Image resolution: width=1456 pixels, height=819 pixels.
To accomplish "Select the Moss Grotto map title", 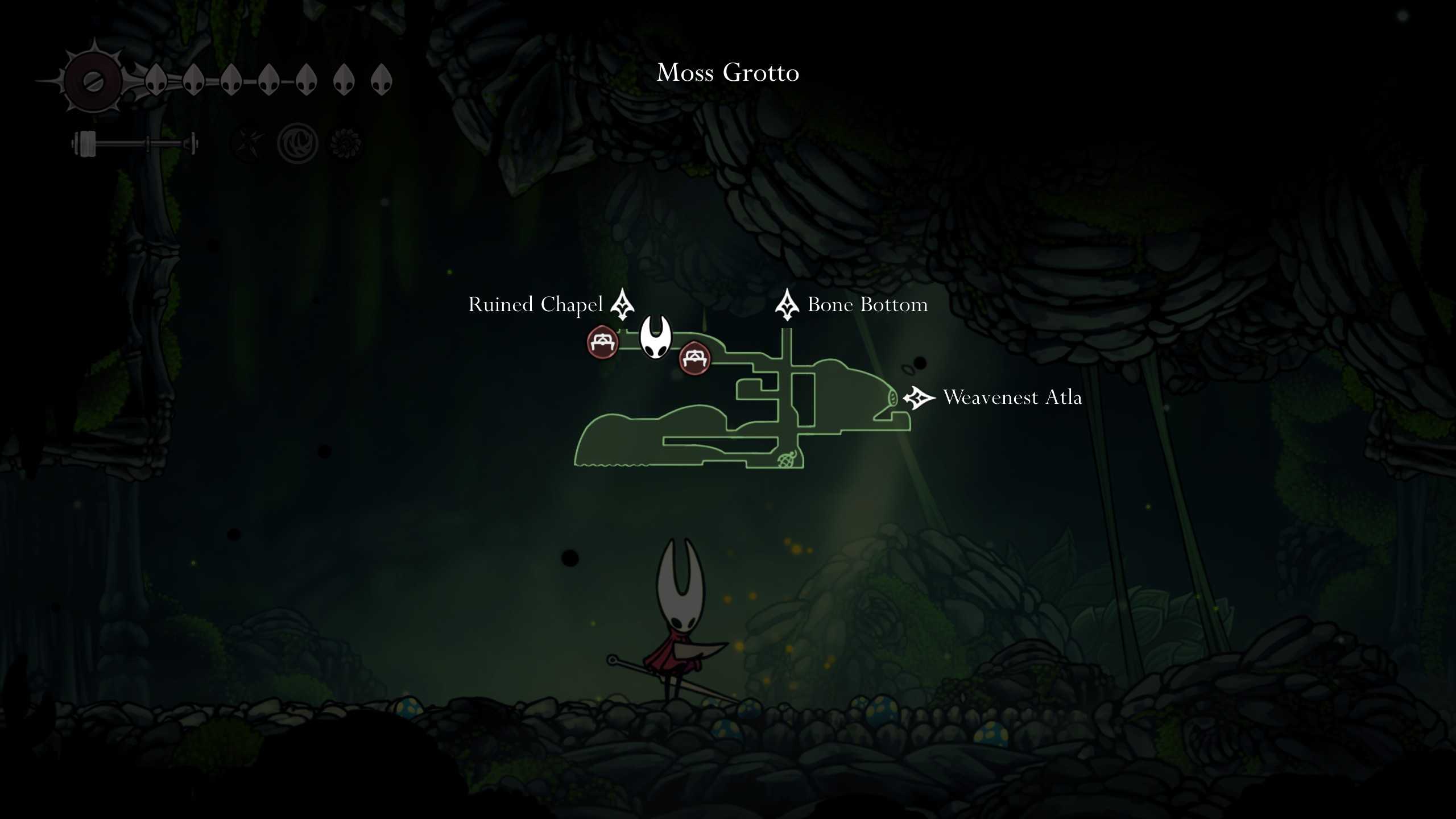I will (728, 73).
